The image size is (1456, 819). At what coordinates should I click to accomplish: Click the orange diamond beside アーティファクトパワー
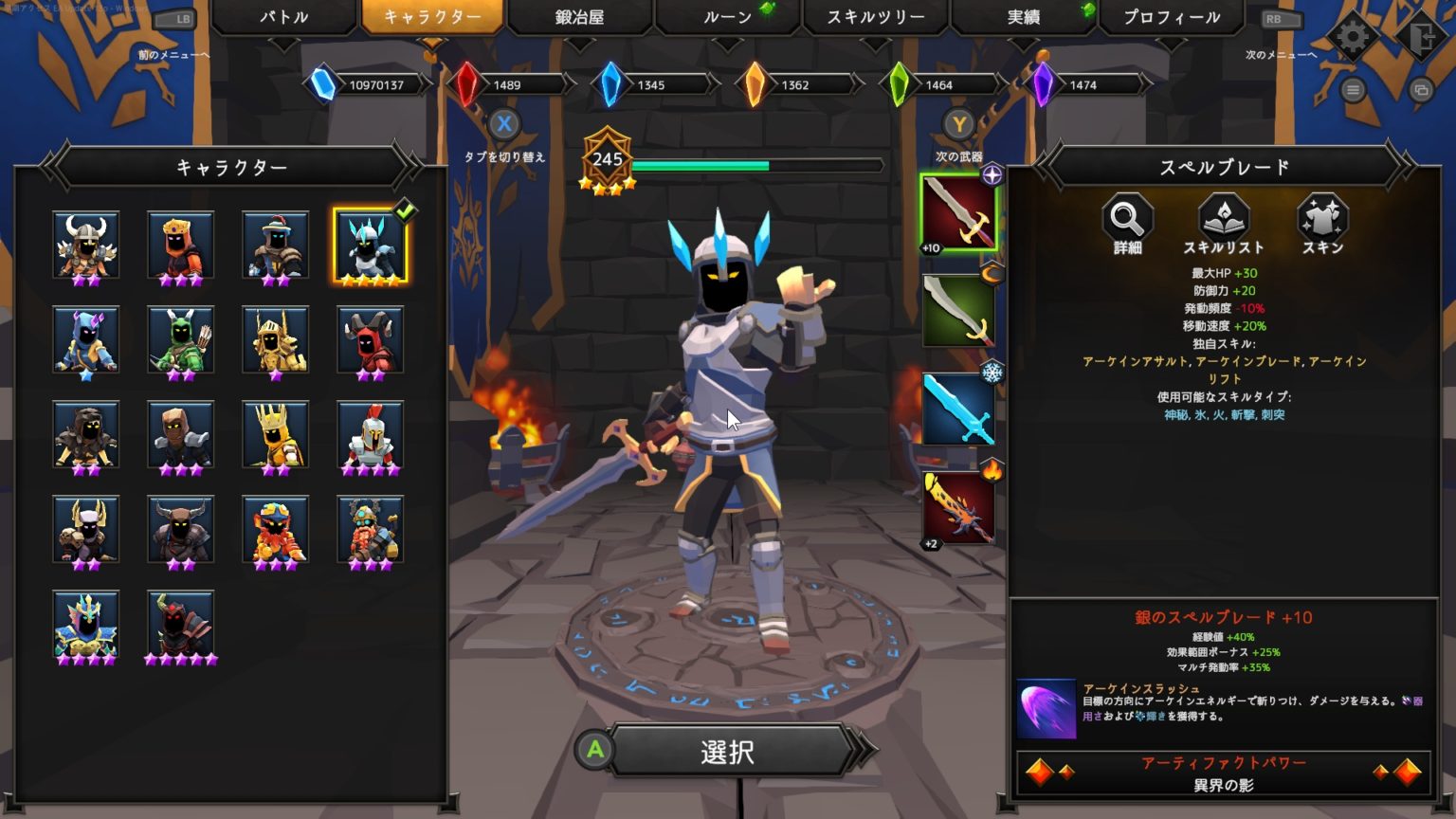[x=1041, y=770]
